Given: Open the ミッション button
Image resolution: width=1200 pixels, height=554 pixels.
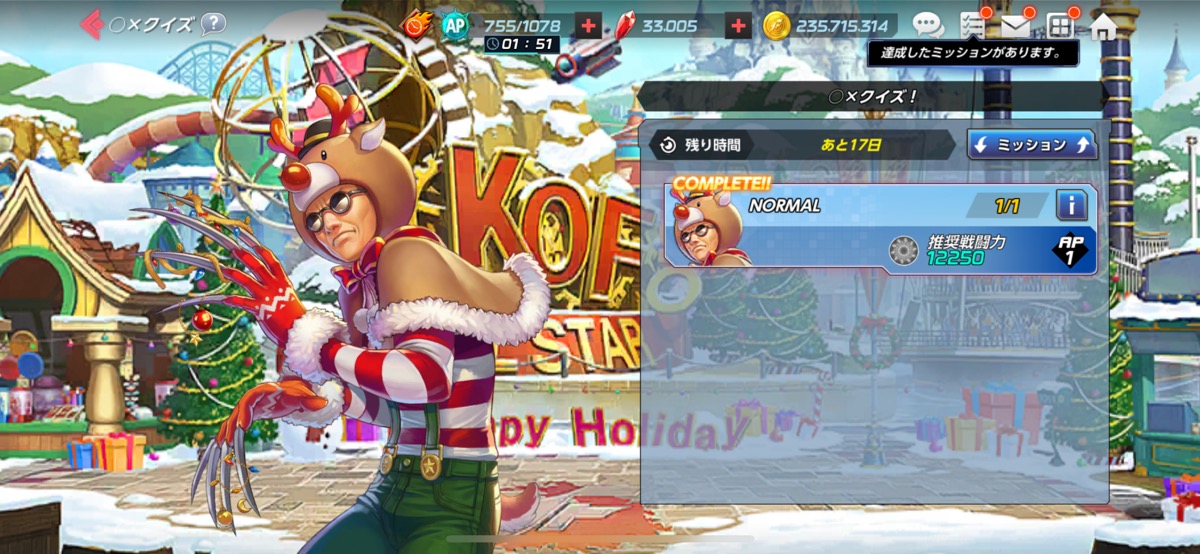Looking at the screenshot, I should pos(1032,145).
